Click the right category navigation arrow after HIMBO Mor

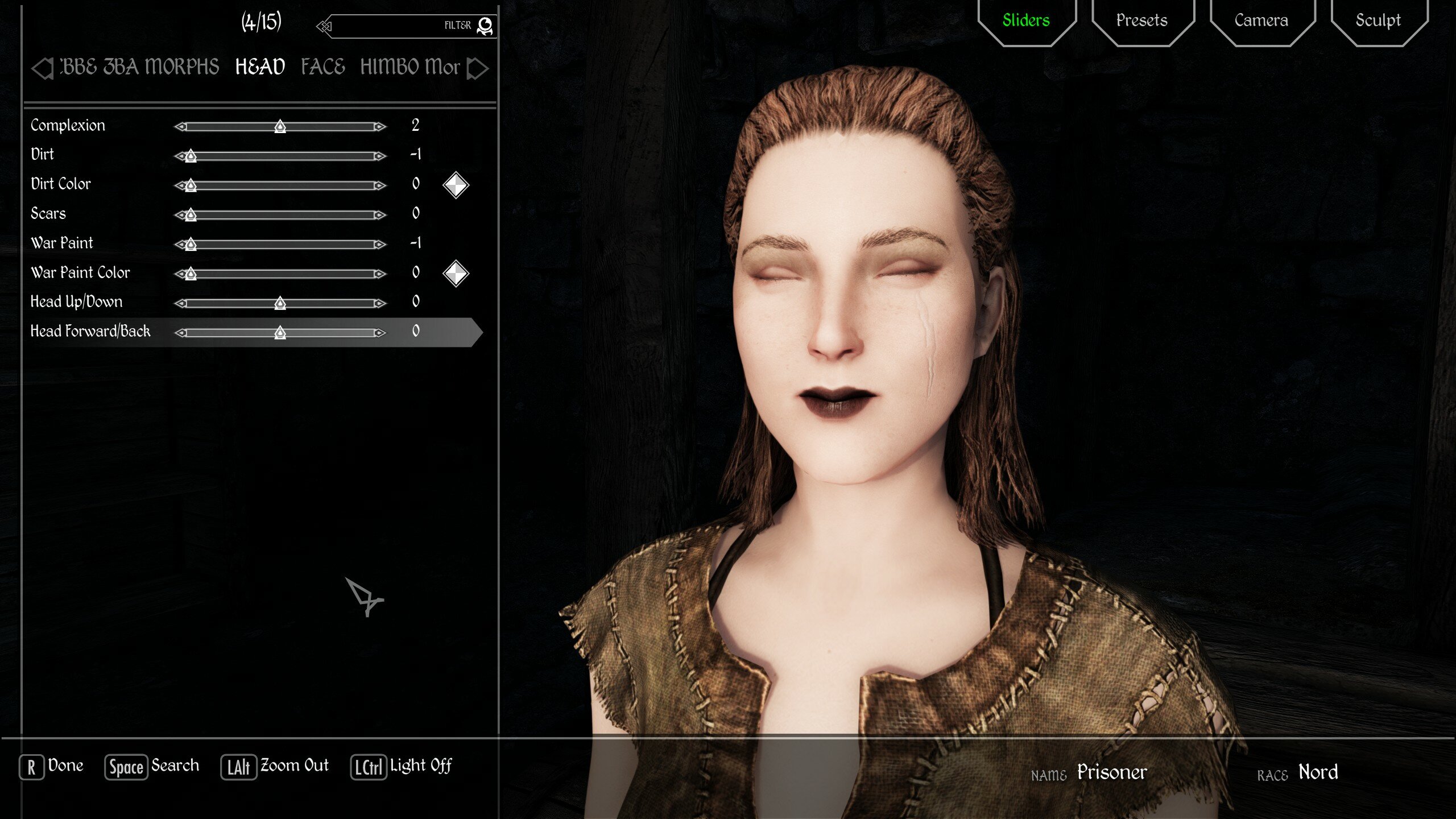tap(478, 68)
